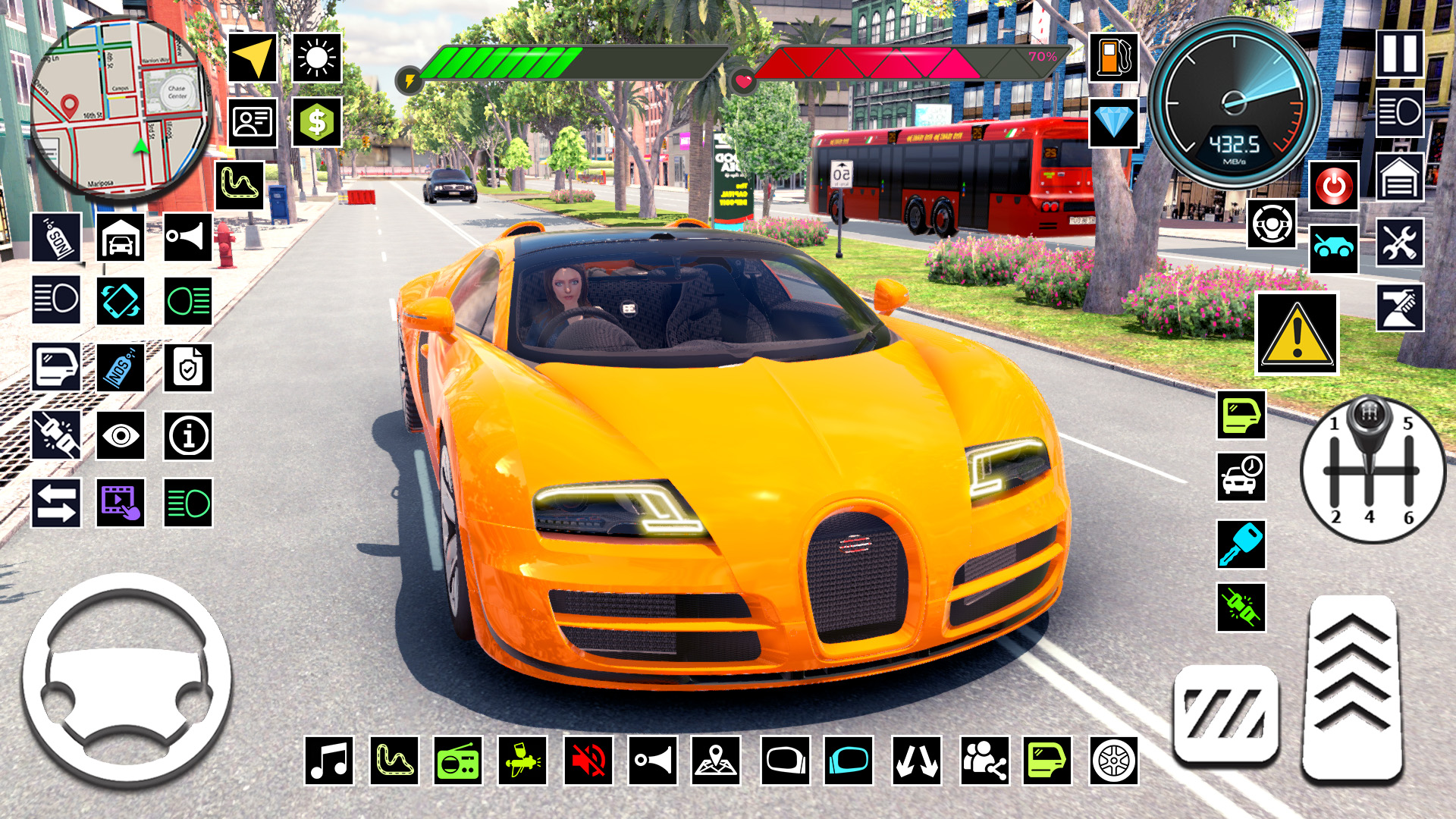Sound the horn
The height and width of the screenshot is (819, 1456).
[x=188, y=237]
